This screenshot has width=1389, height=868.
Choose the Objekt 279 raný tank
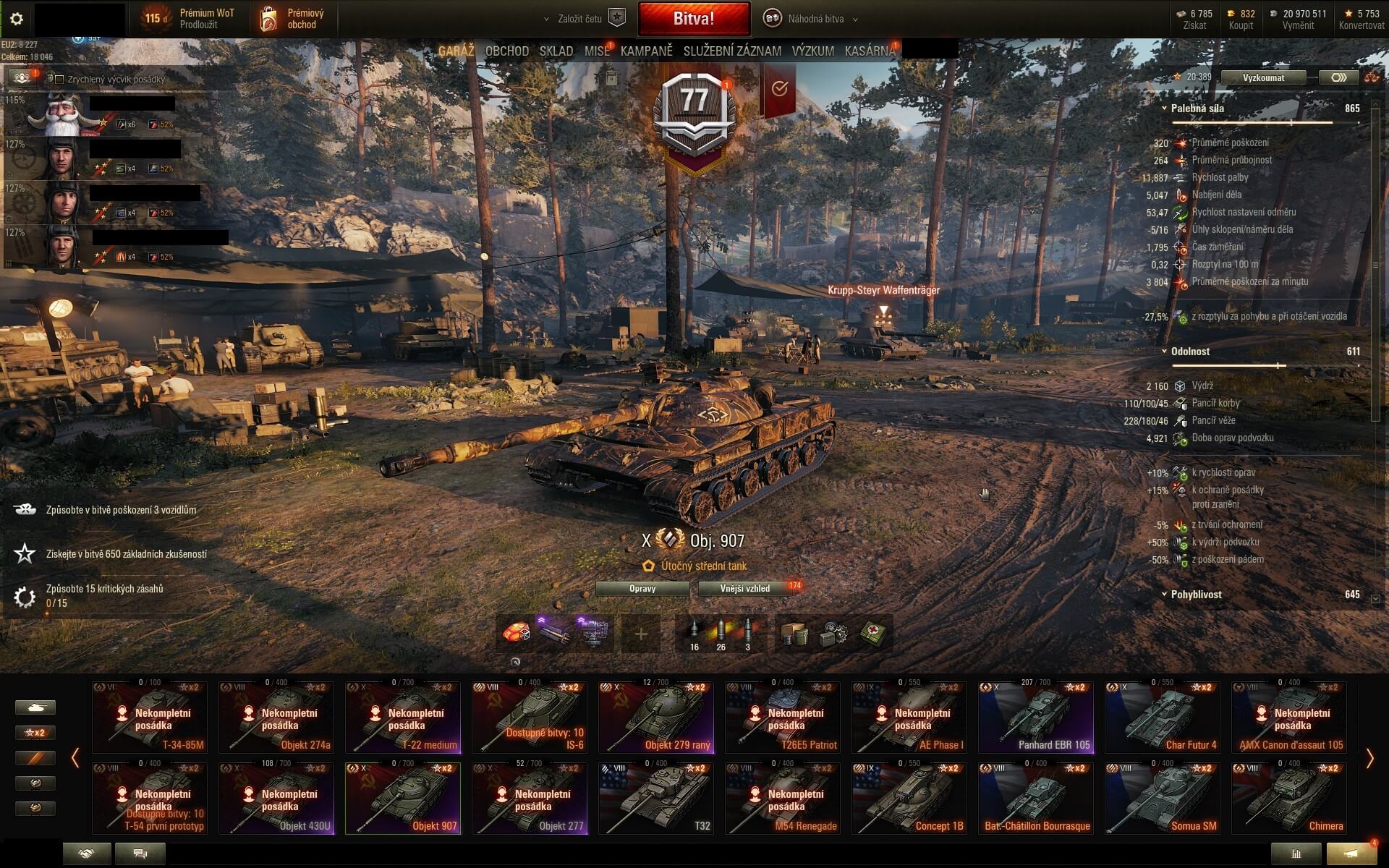[656, 717]
